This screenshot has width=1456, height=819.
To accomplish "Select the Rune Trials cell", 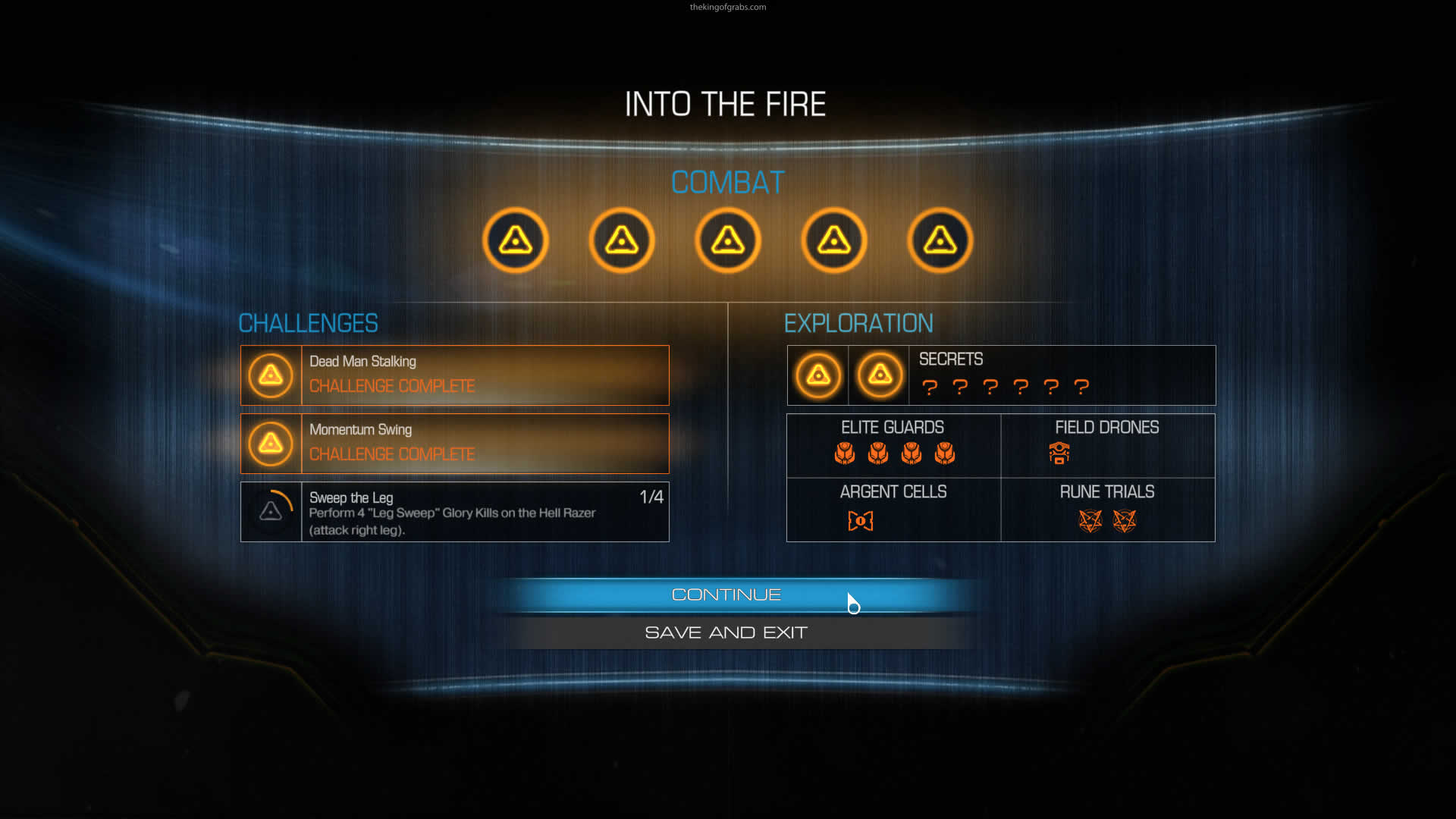I will tap(1107, 510).
